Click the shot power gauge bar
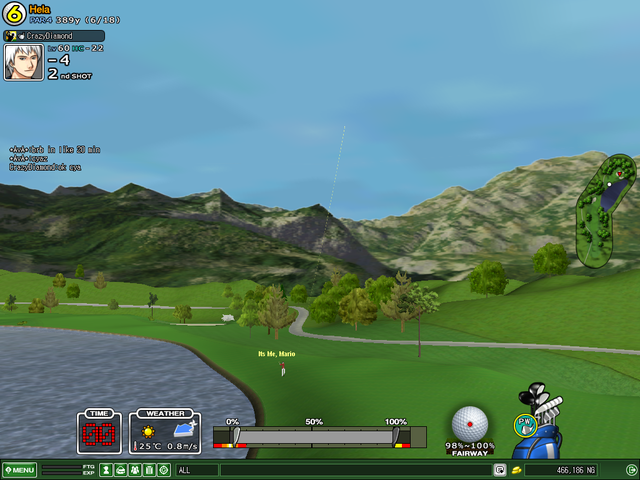 316,437
